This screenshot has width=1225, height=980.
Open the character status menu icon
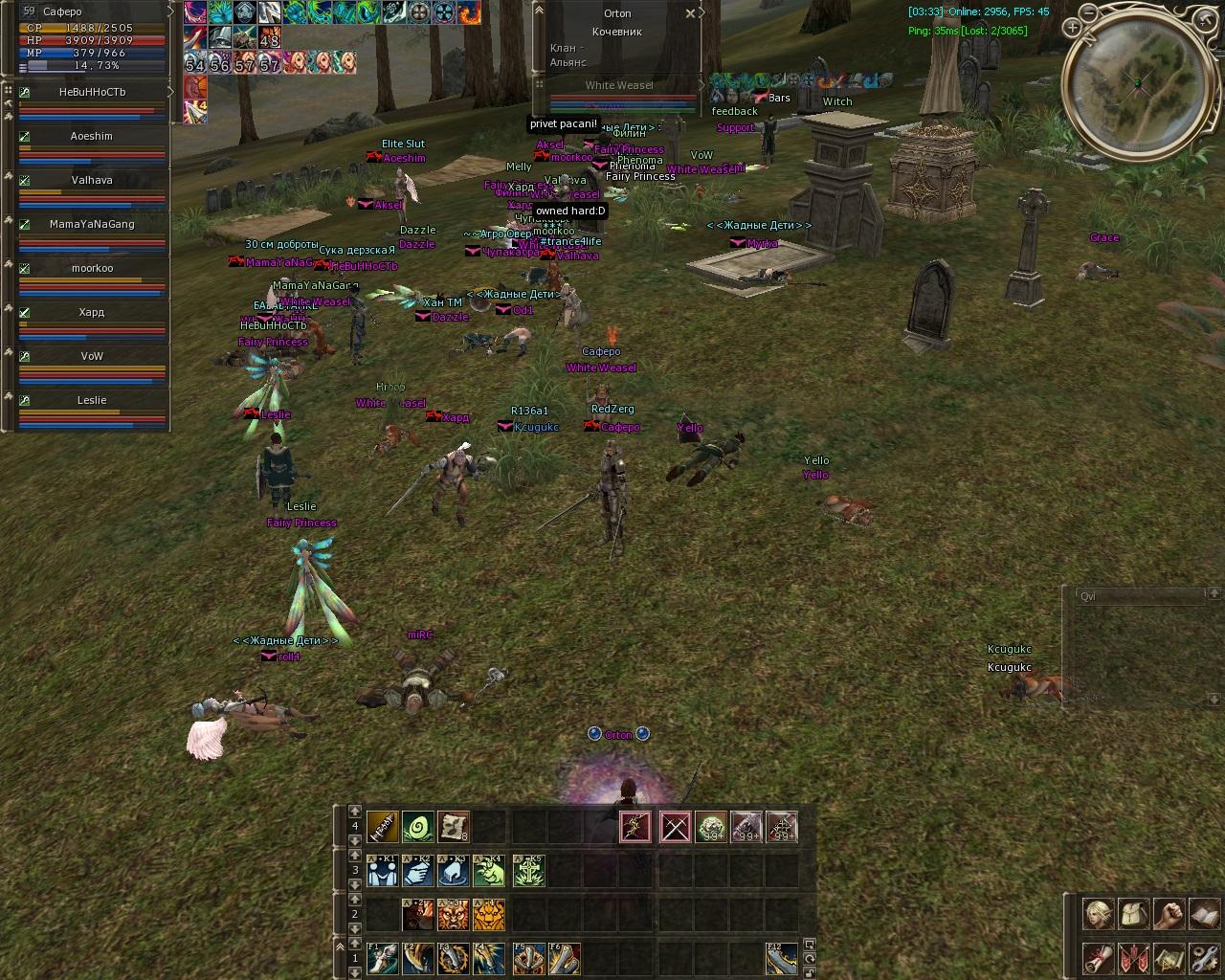tap(1098, 914)
